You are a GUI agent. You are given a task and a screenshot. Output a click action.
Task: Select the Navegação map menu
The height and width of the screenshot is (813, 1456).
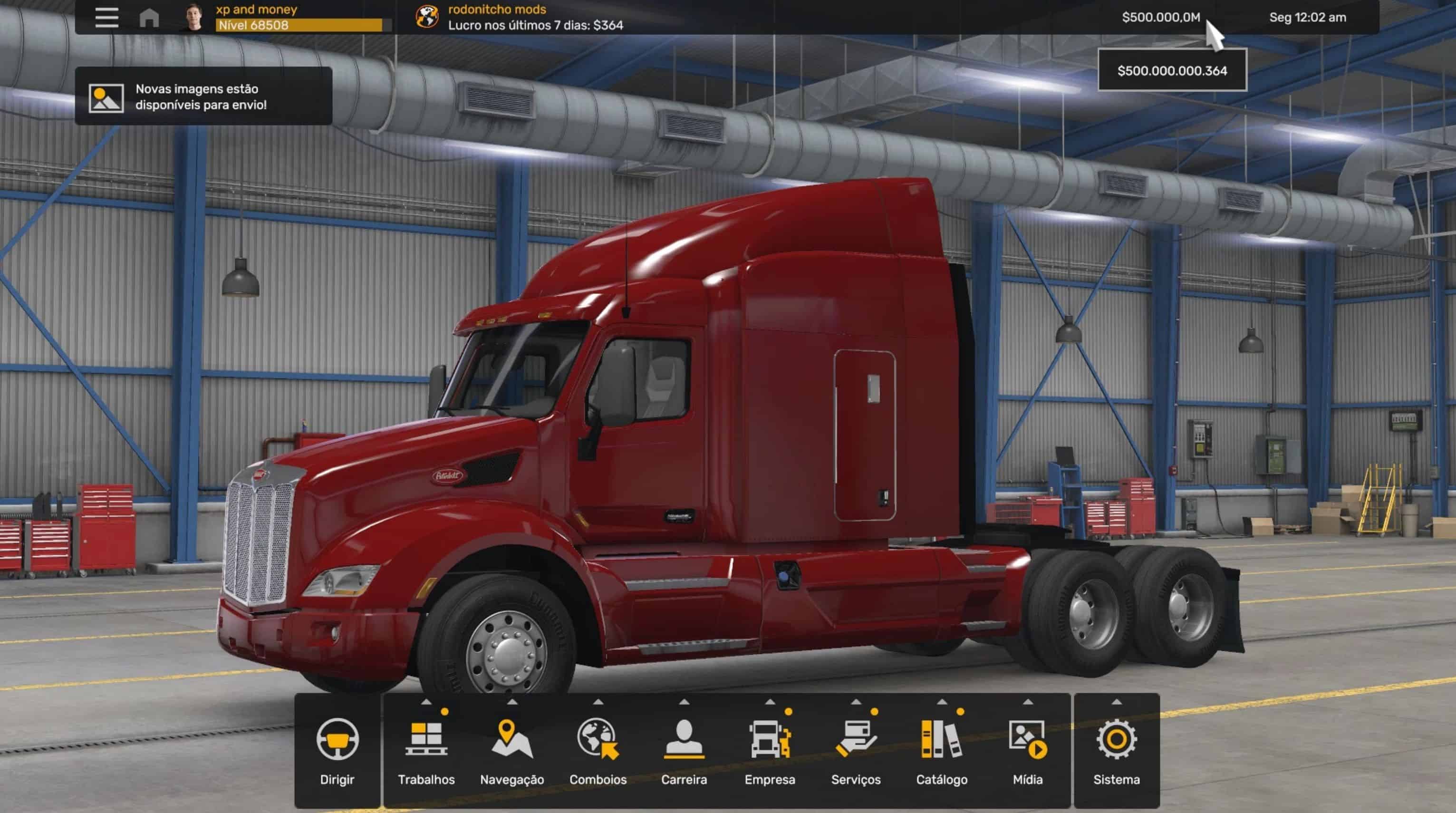click(511, 750)
